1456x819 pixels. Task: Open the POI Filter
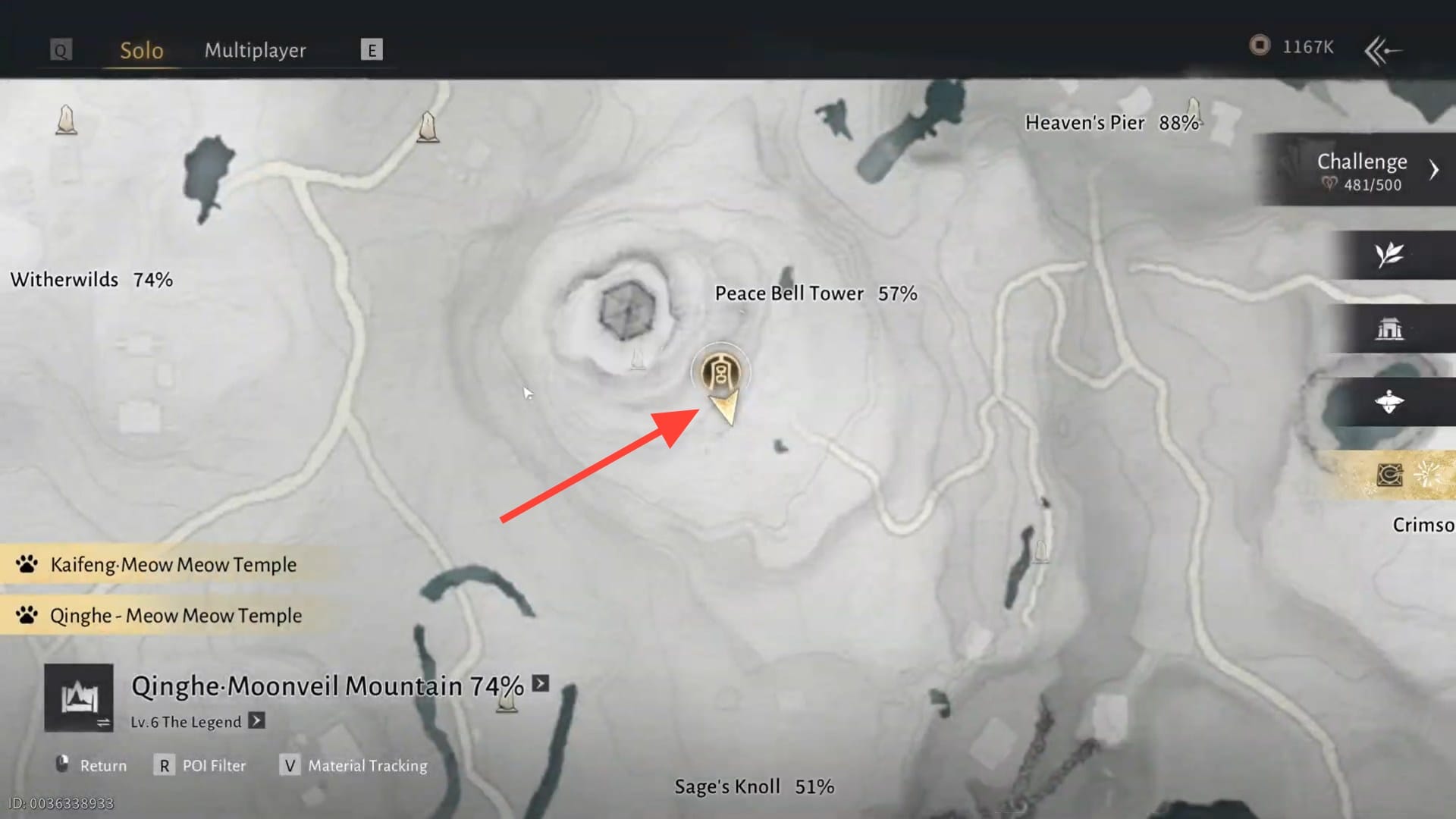click(x=202, y=766)
